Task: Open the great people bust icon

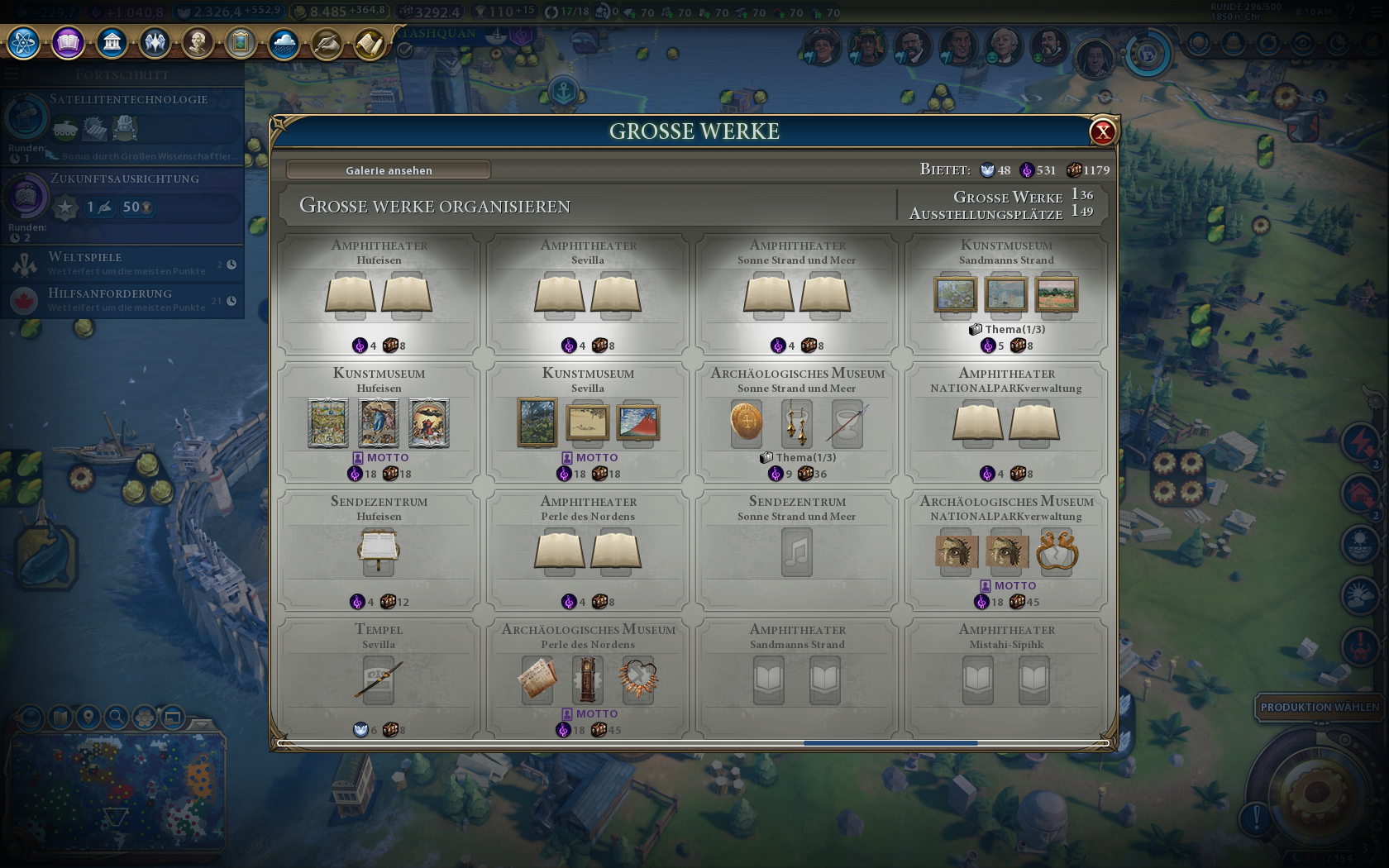Action: click(197, 42)
